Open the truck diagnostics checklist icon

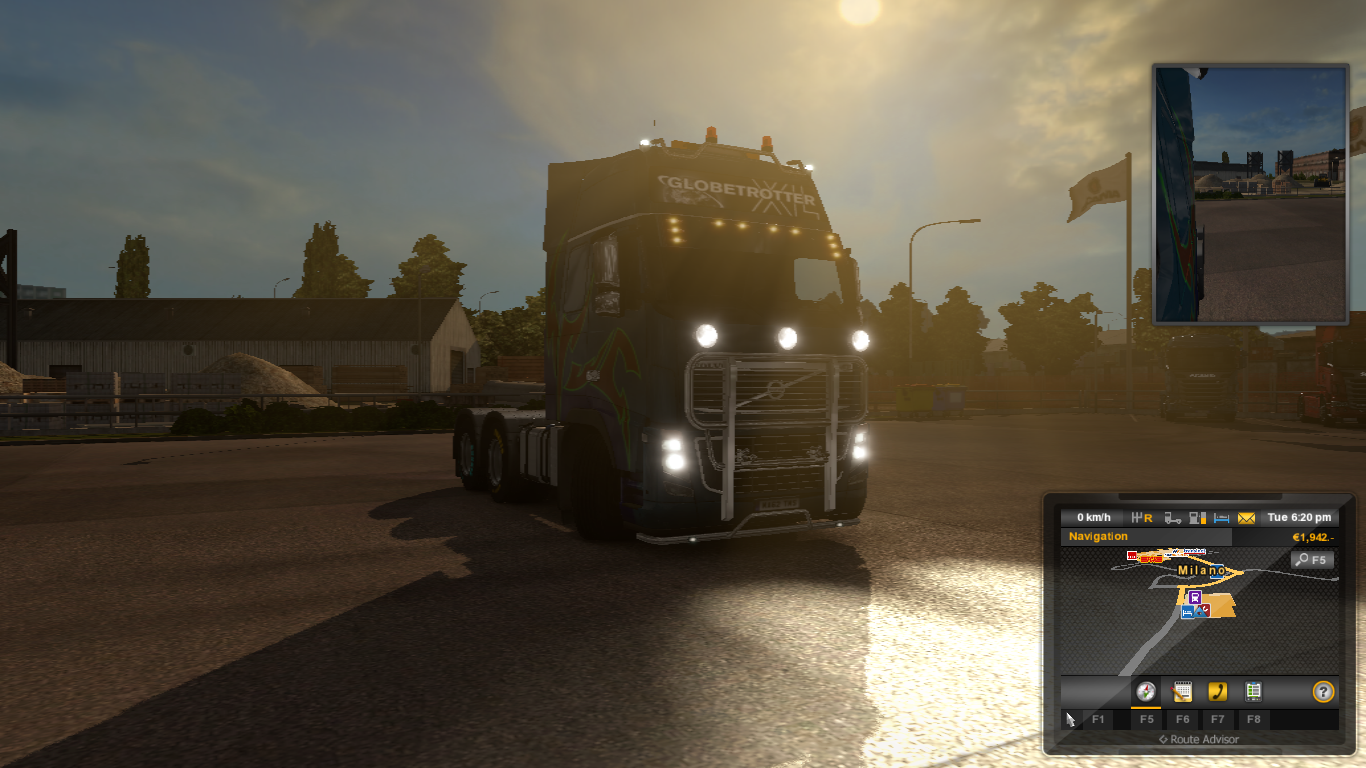[1252, 692]
